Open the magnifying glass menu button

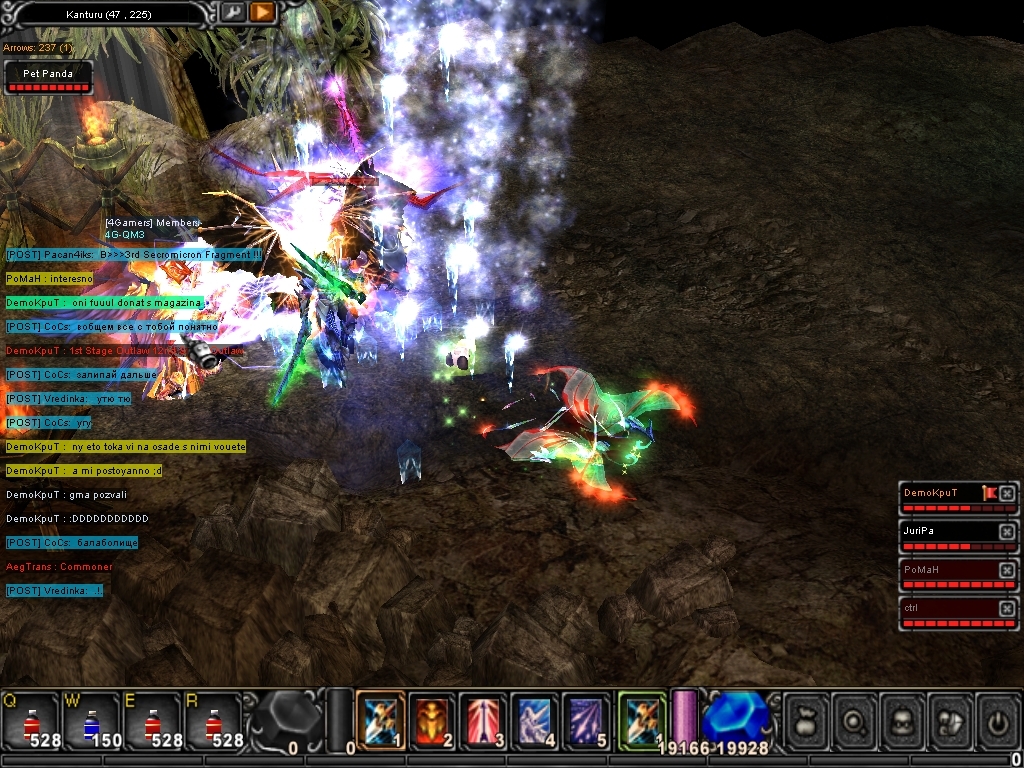[854, 720]
